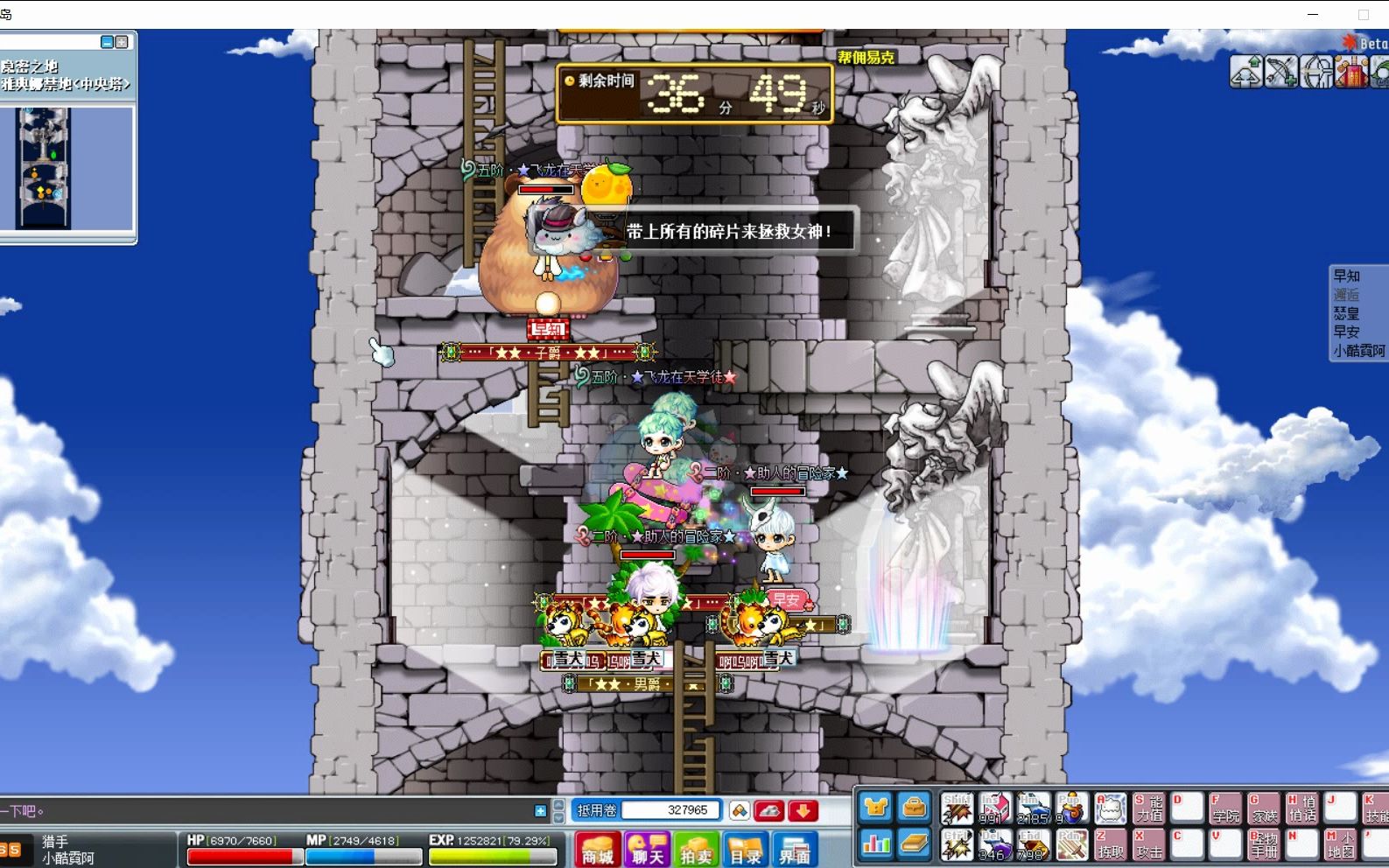This screenshot has width=1389, height=868.
Task: Click the 家族 guild hotkey slot
Action: 1263,808
